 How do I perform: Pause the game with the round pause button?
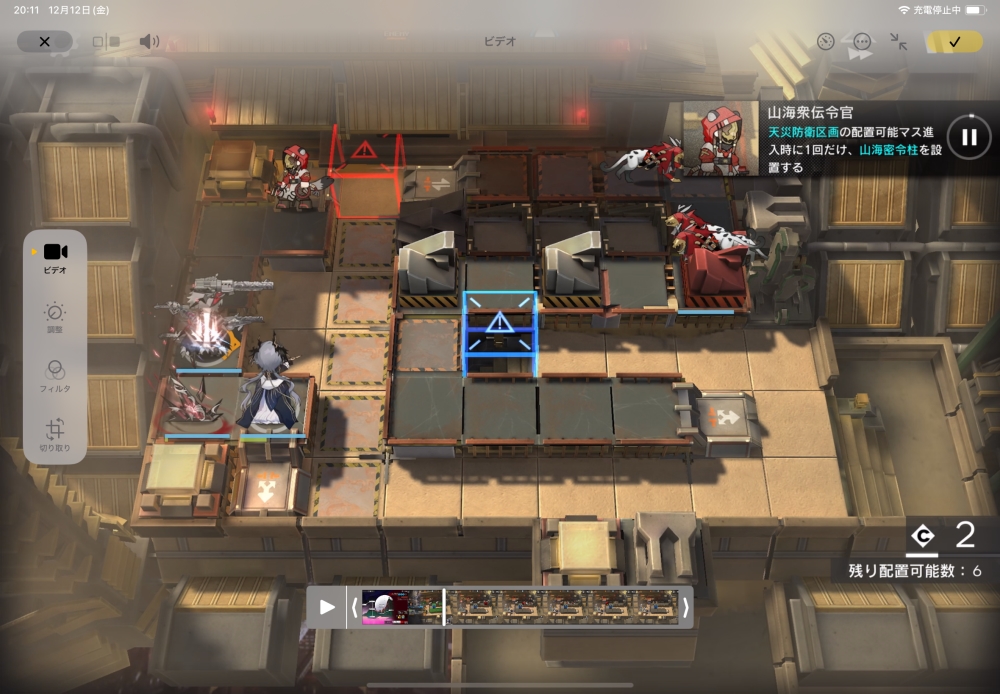(x=968, y=137)
